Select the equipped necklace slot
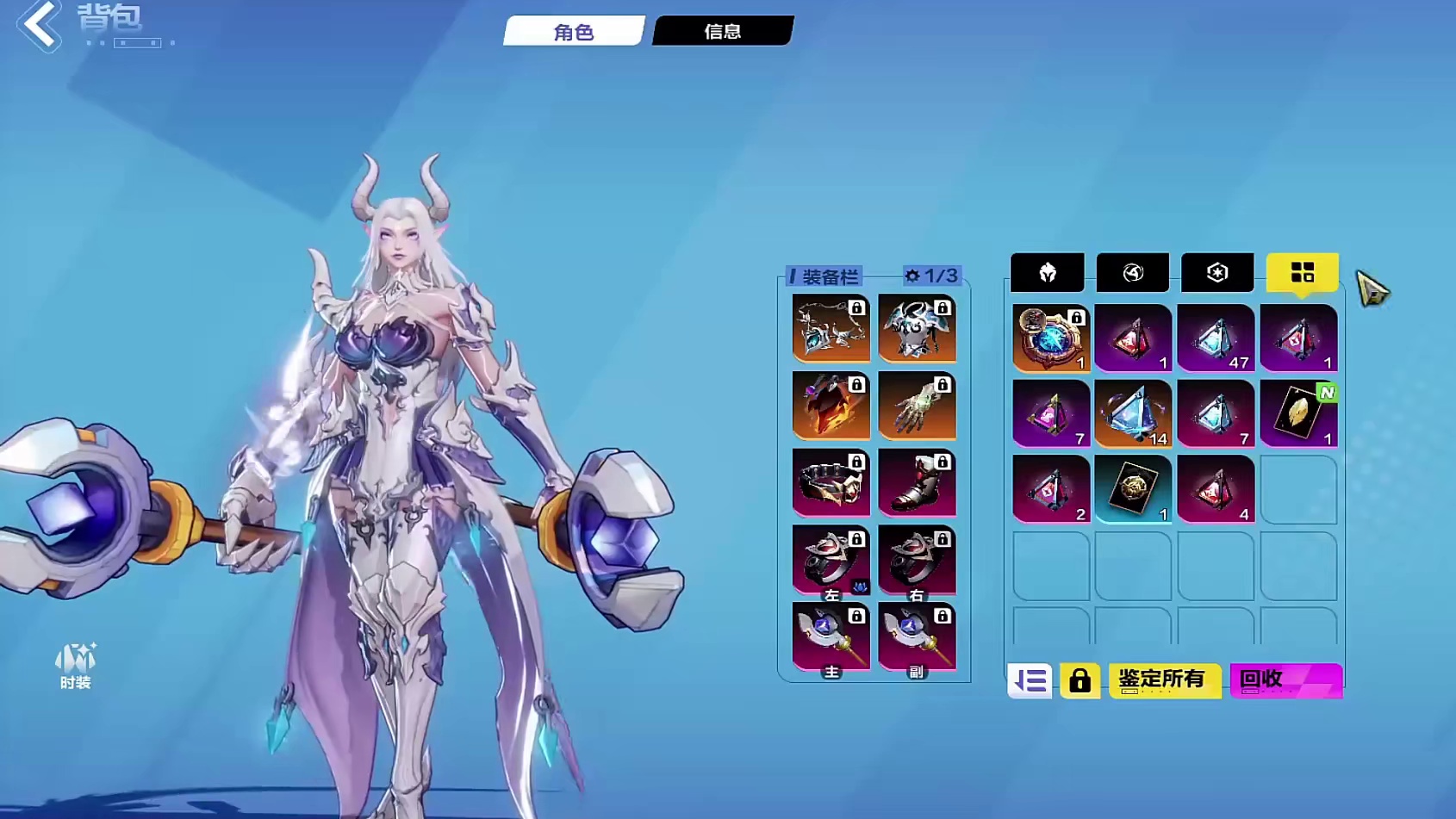The height and width of the screenshot is (819, 1456). tap(831, 328)
